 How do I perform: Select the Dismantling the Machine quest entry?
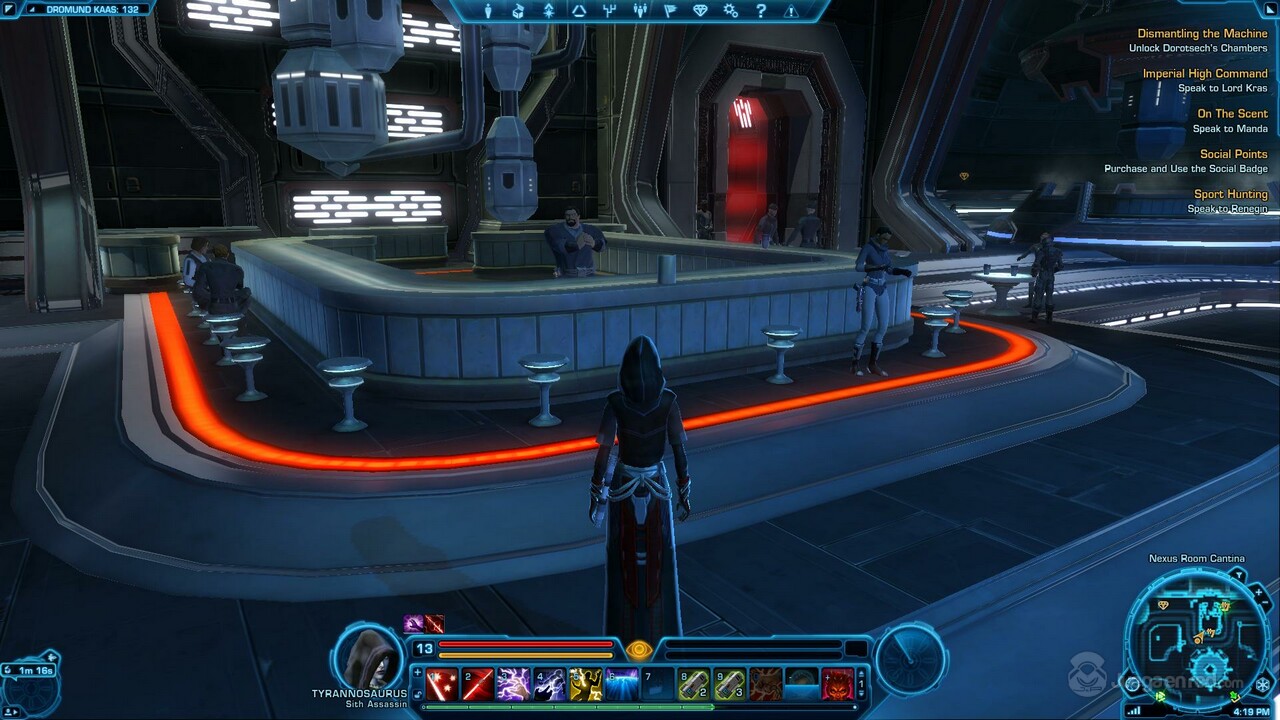pos(1204,33)
